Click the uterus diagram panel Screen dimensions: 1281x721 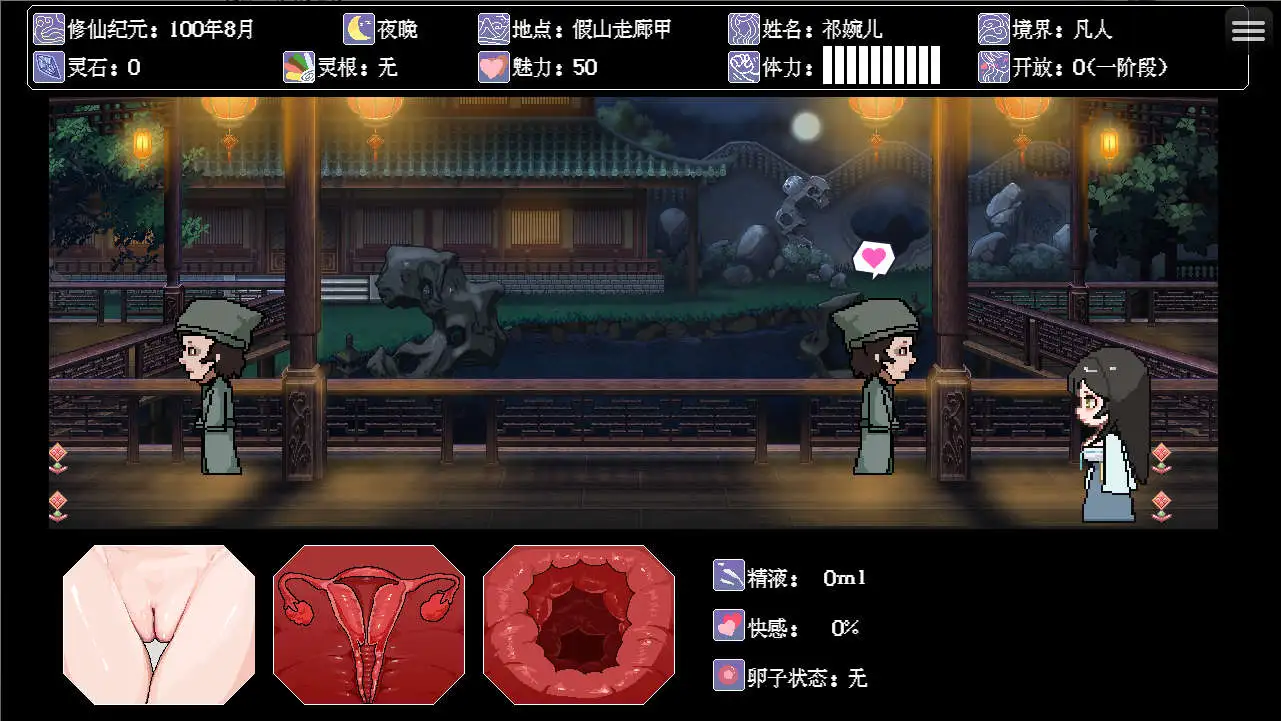pyautogui.click(x=368, y=623)
